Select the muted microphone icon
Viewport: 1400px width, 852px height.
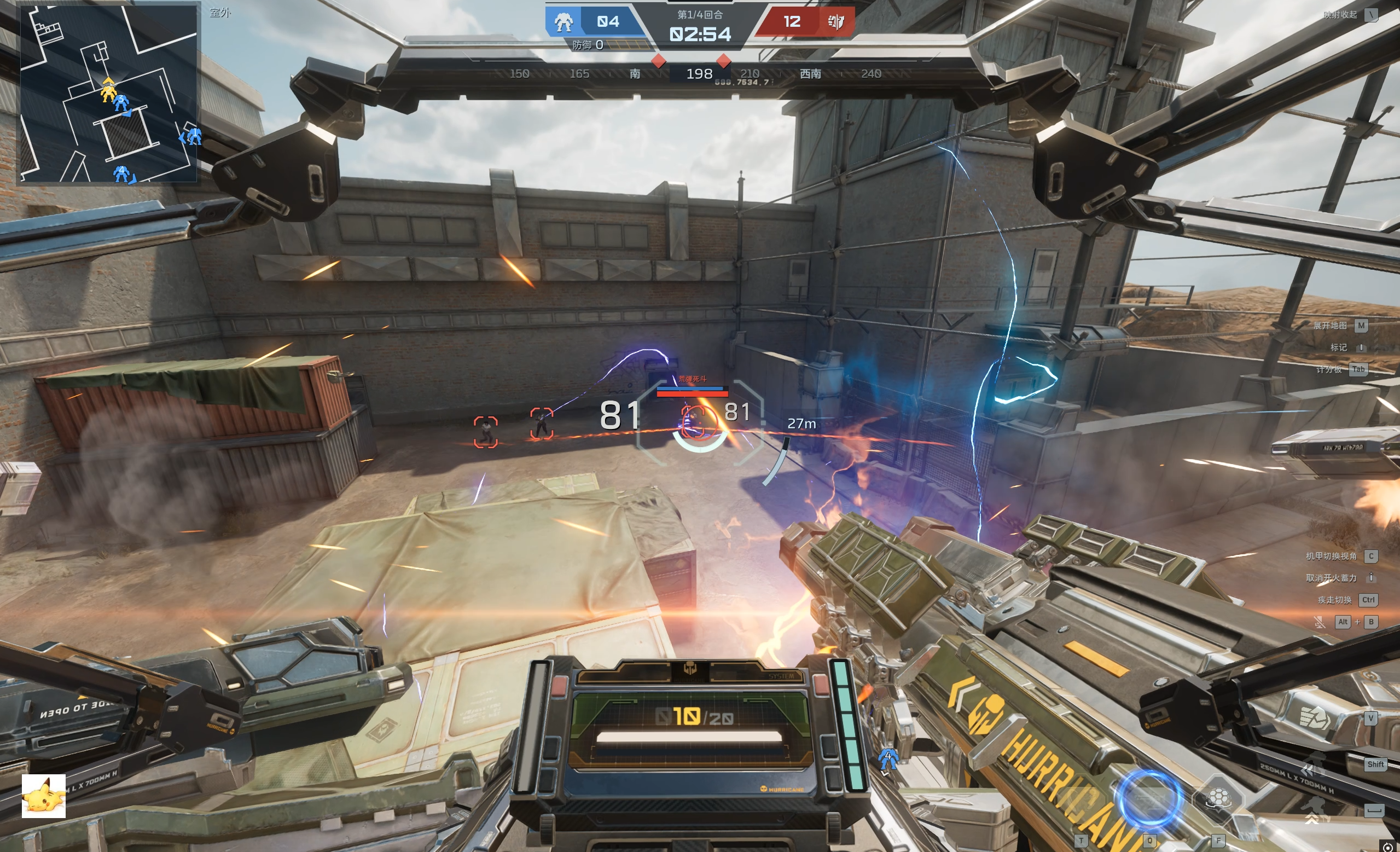click(1320, 622)
